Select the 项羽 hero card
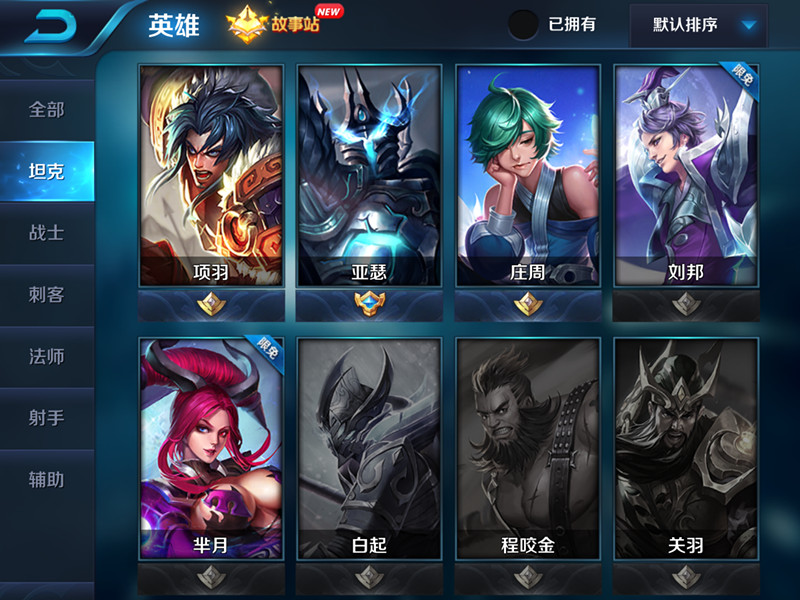The height and width of the screenshot is (600, 800). [211, 177]
